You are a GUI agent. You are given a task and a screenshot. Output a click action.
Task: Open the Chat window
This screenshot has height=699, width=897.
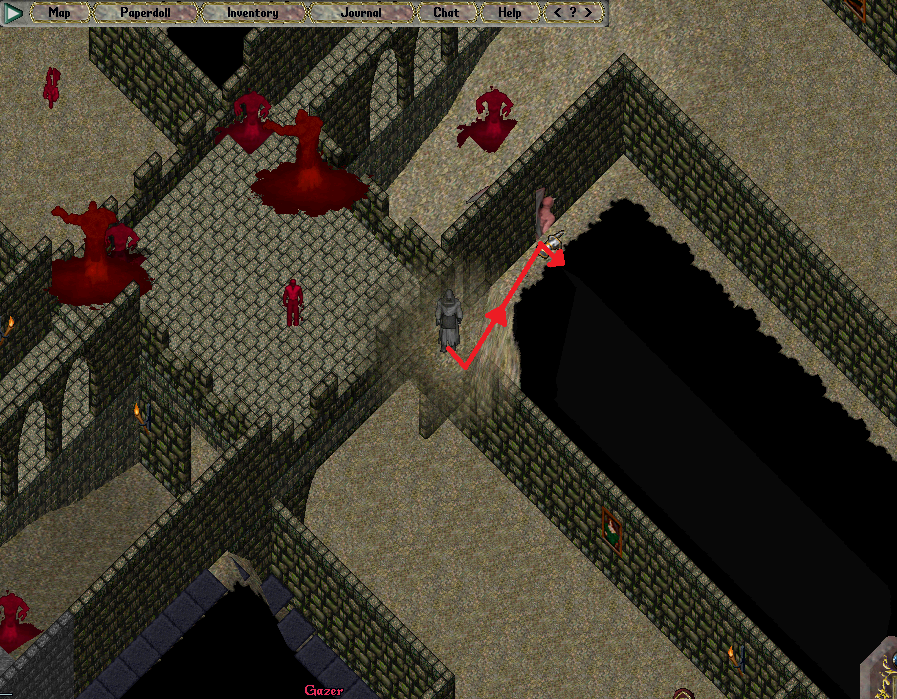[x=446, y=13]
